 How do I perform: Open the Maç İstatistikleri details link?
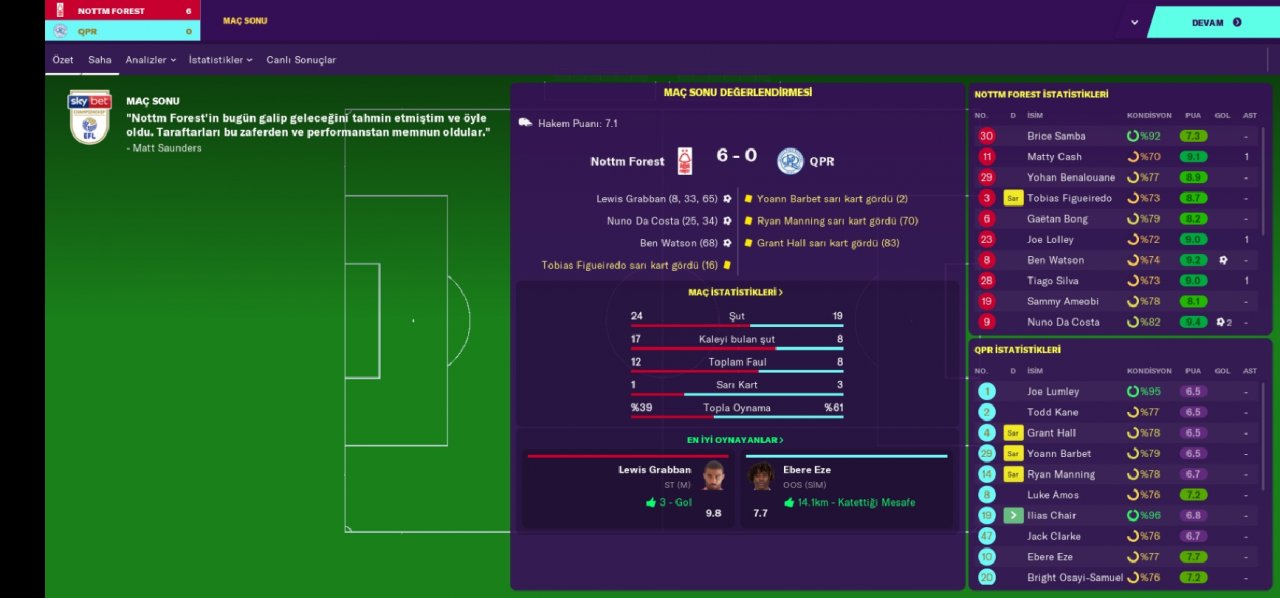tap(736, 293)
